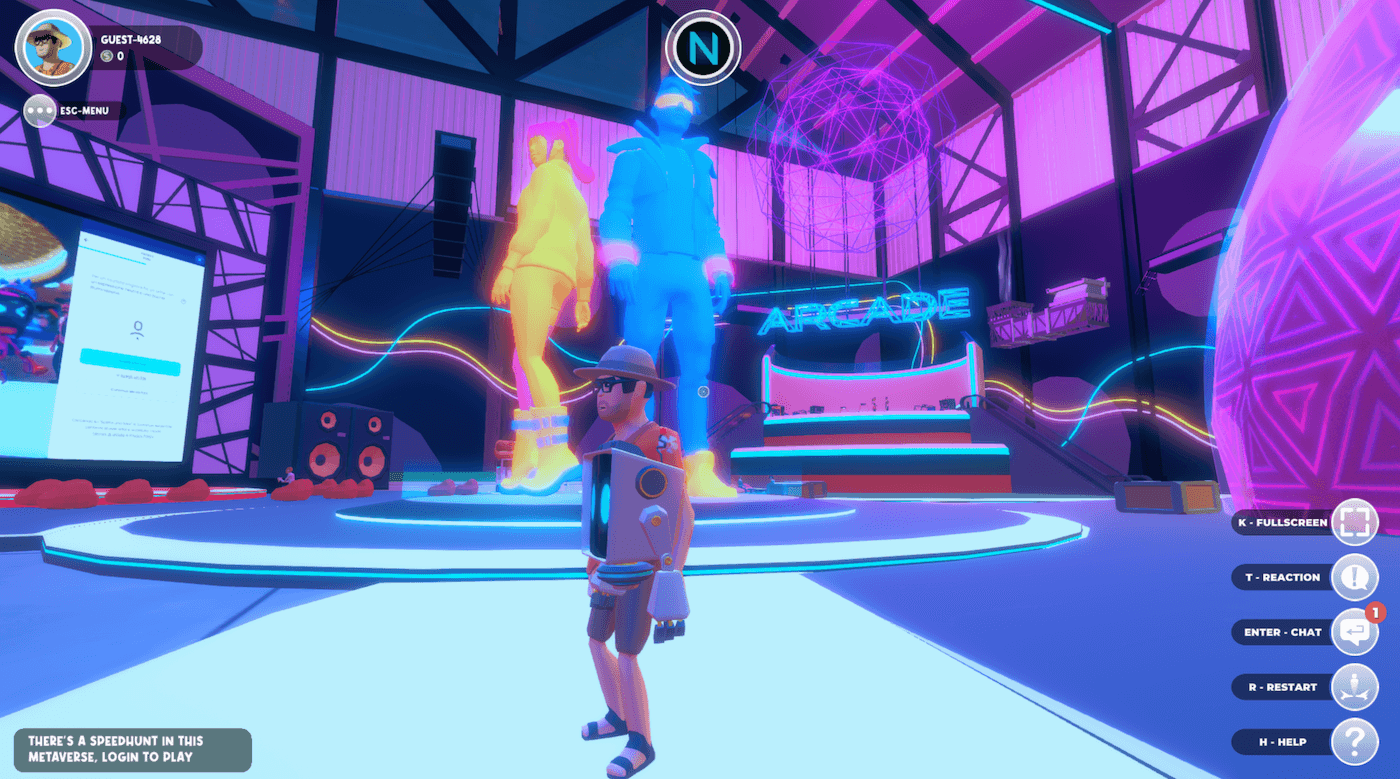
Task: Open the guest avatar profile picture
Action: point(53,47)
